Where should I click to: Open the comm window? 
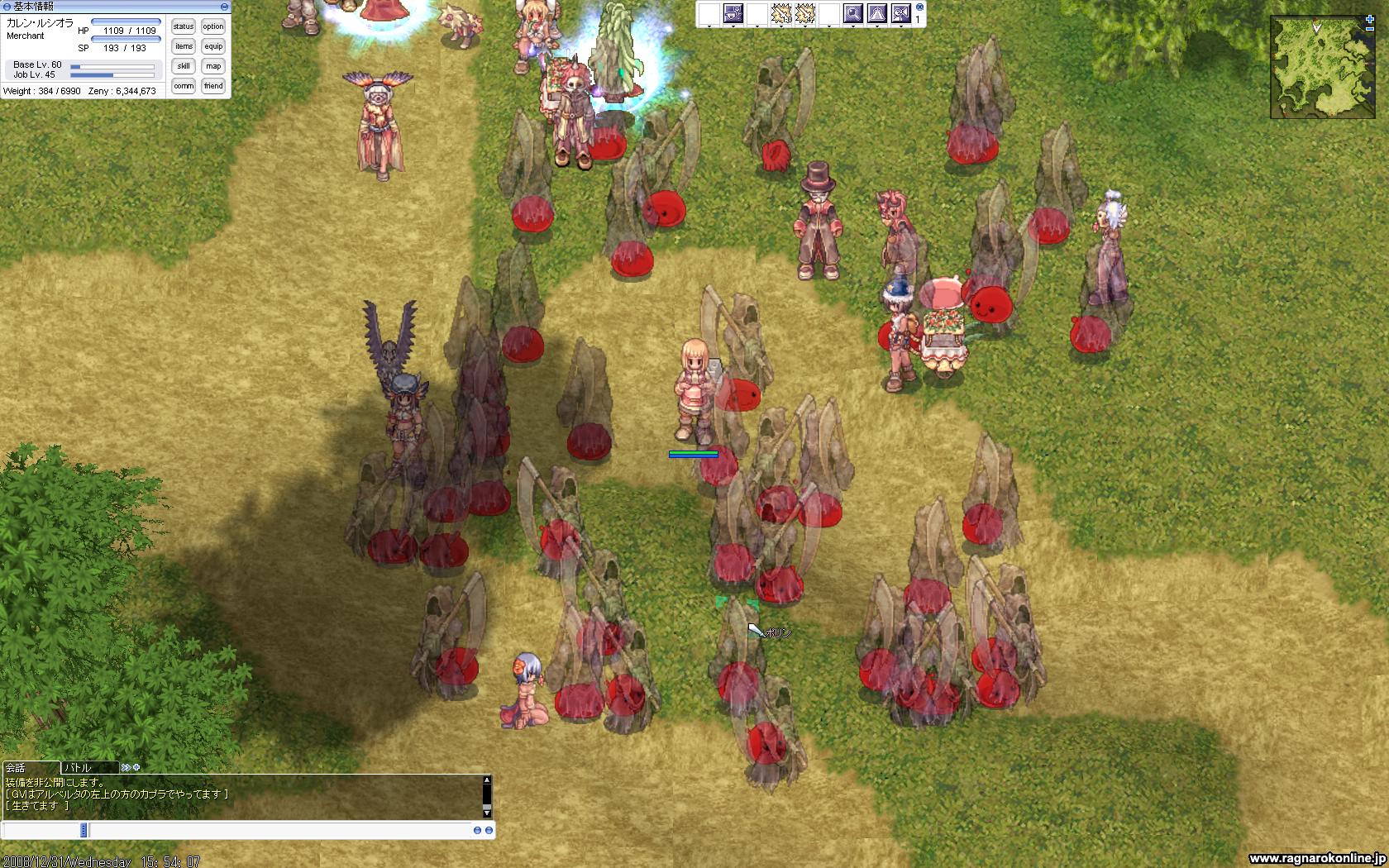click(184, 86)
